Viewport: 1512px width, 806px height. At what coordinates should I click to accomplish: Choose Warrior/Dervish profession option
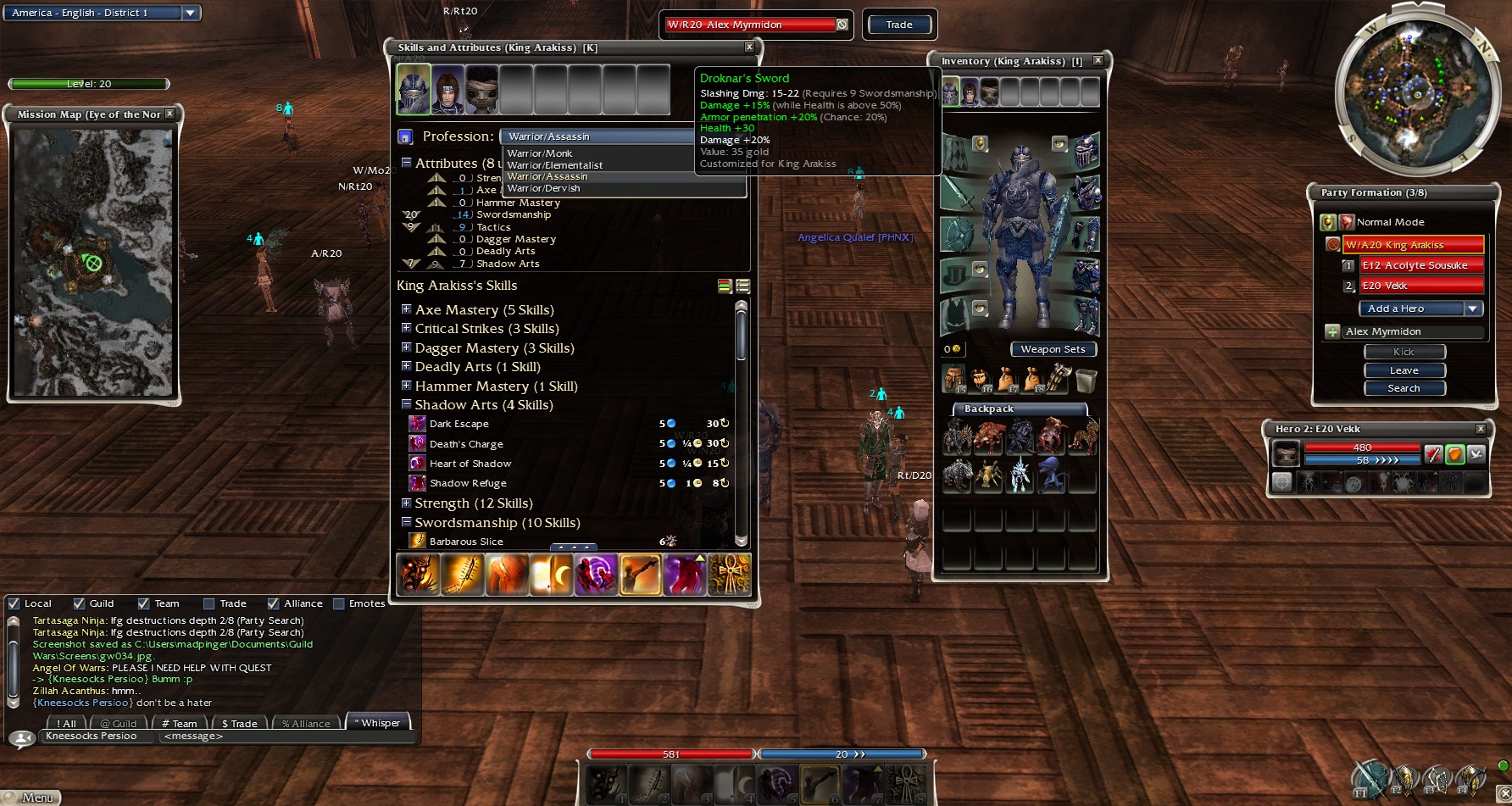pos(543,188)
